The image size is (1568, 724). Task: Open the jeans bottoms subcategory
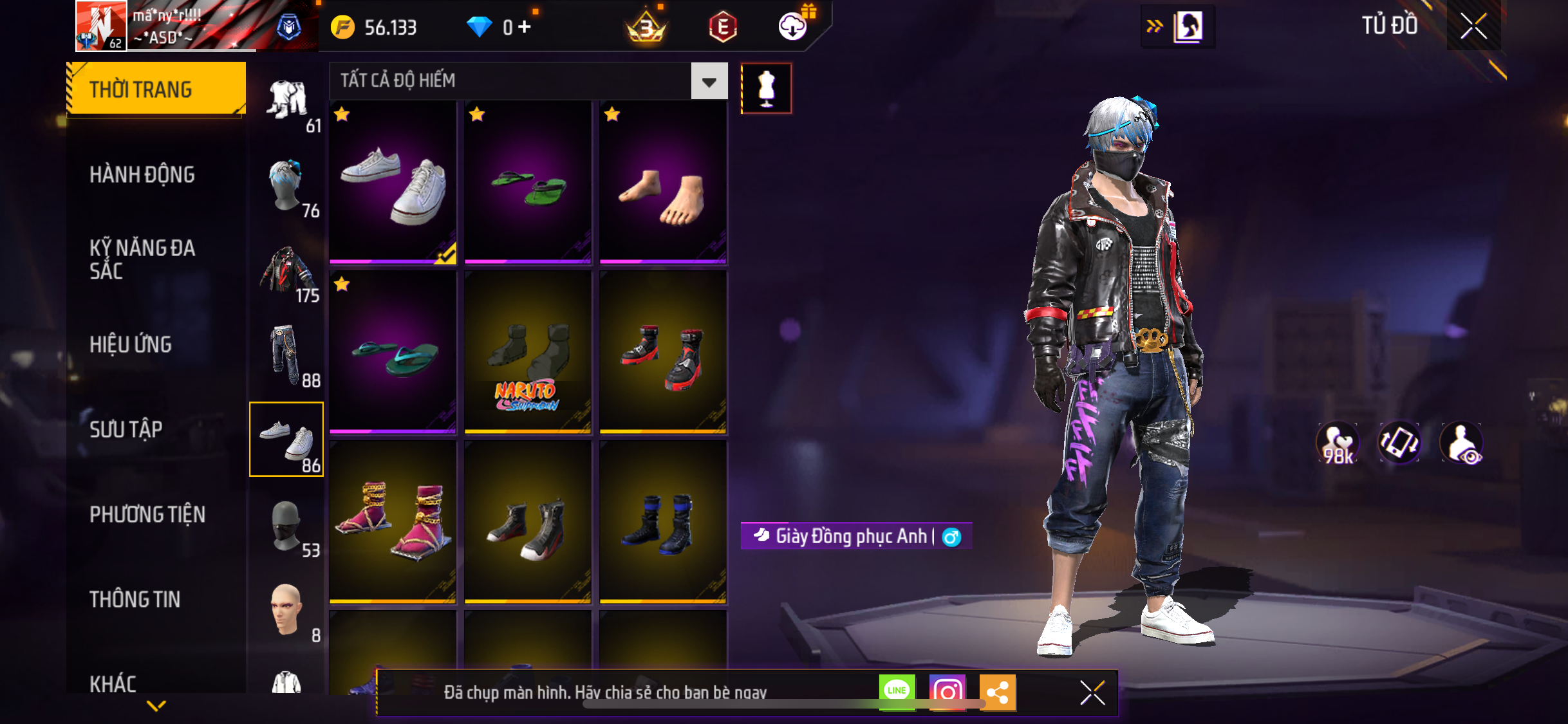(x=287, y=356)
